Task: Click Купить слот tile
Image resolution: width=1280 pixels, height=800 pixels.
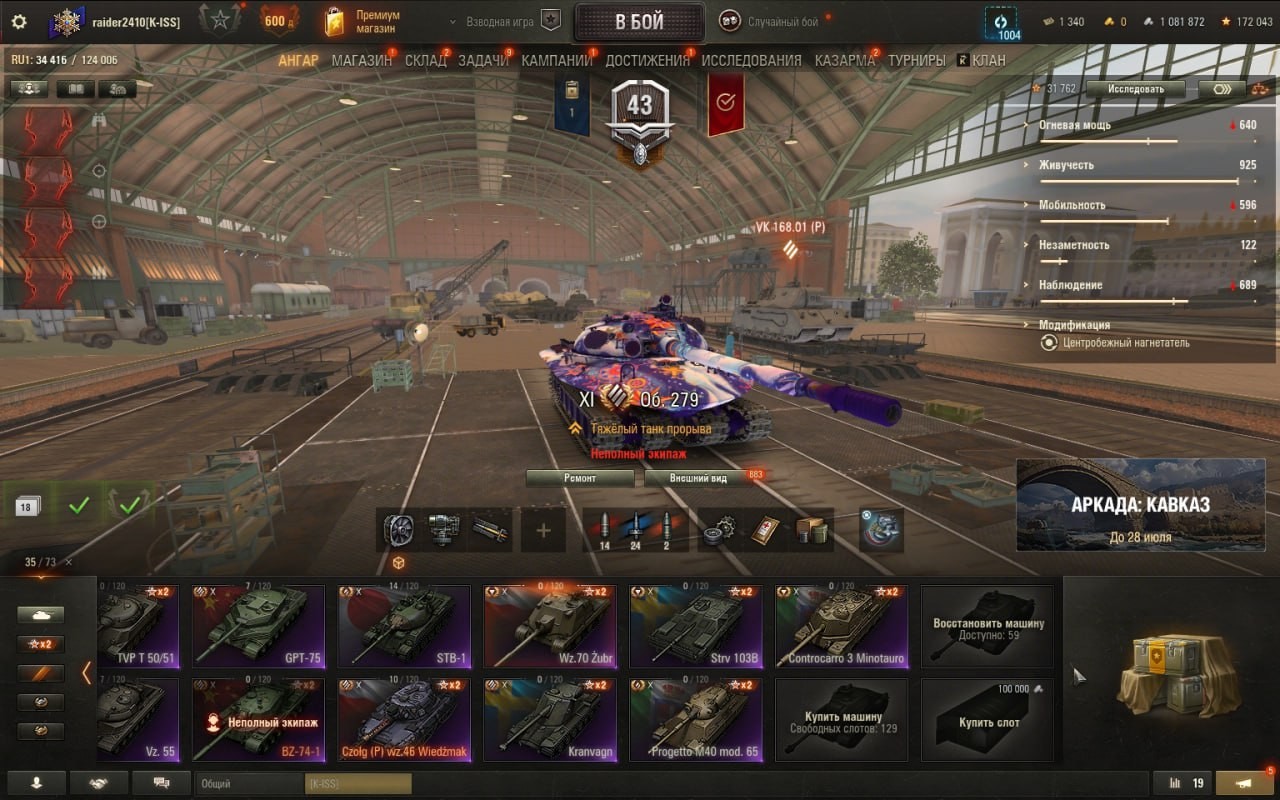Action: 987,721
